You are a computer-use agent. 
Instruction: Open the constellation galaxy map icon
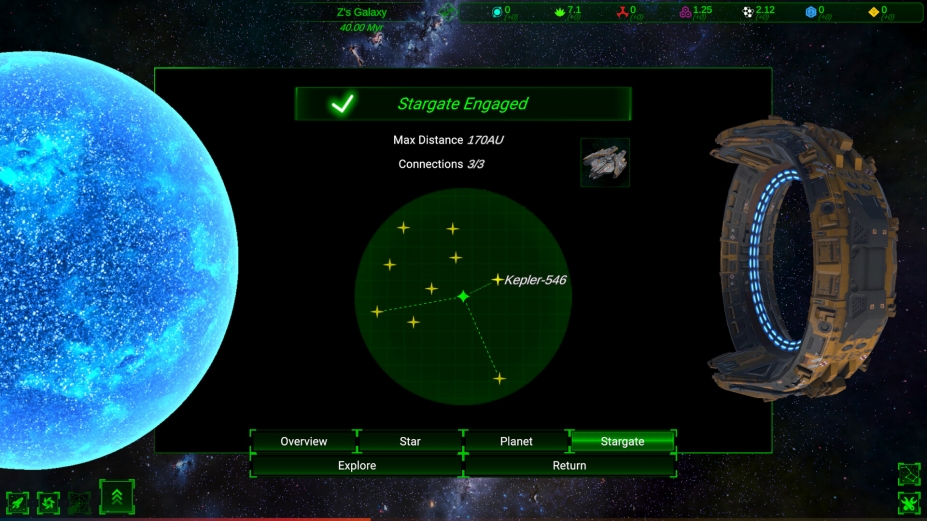click(x=909, y=473)
